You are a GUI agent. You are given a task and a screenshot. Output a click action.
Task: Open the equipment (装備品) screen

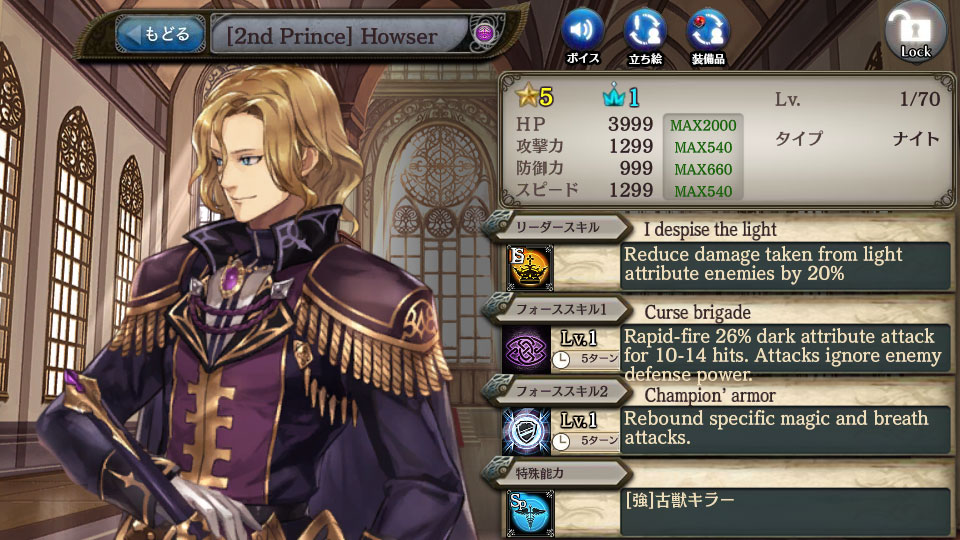708,32
